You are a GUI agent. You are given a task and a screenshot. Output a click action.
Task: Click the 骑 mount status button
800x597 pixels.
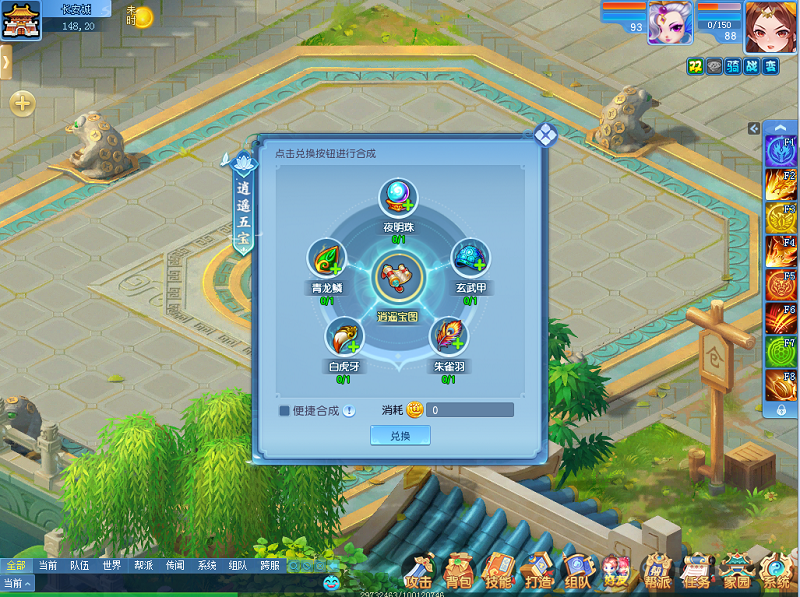click(x=732, y=66)
